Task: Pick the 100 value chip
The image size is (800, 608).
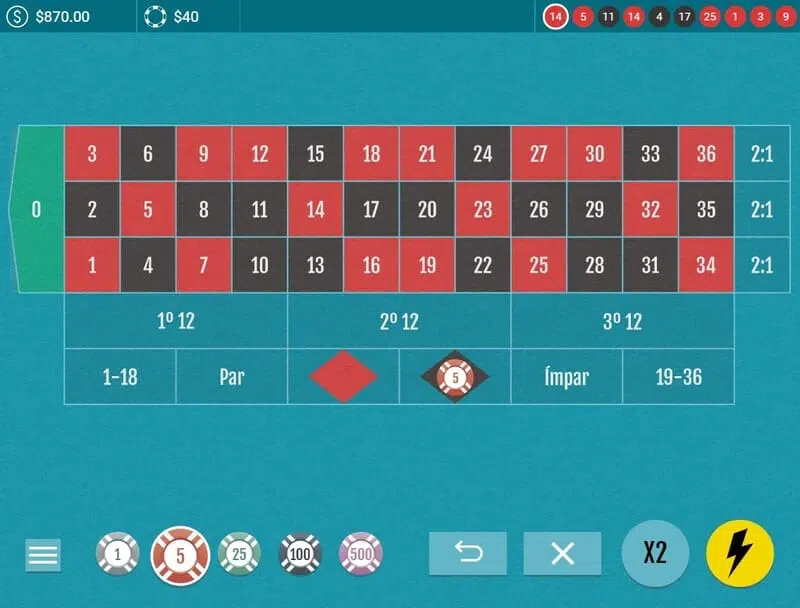Action: [300, 554]
